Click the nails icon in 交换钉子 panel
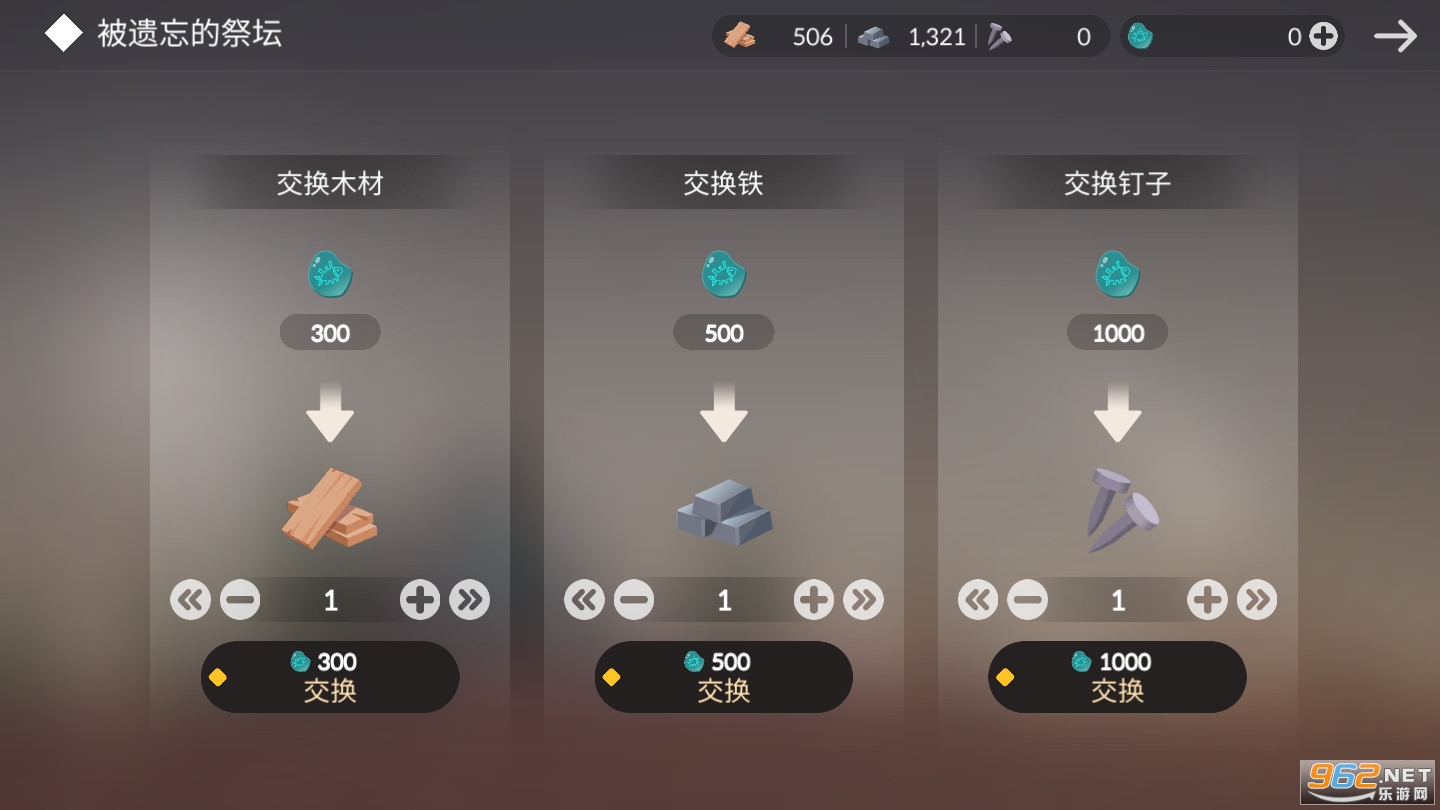The width and height of the screenshot is (1440, 810). point(1117,510)
